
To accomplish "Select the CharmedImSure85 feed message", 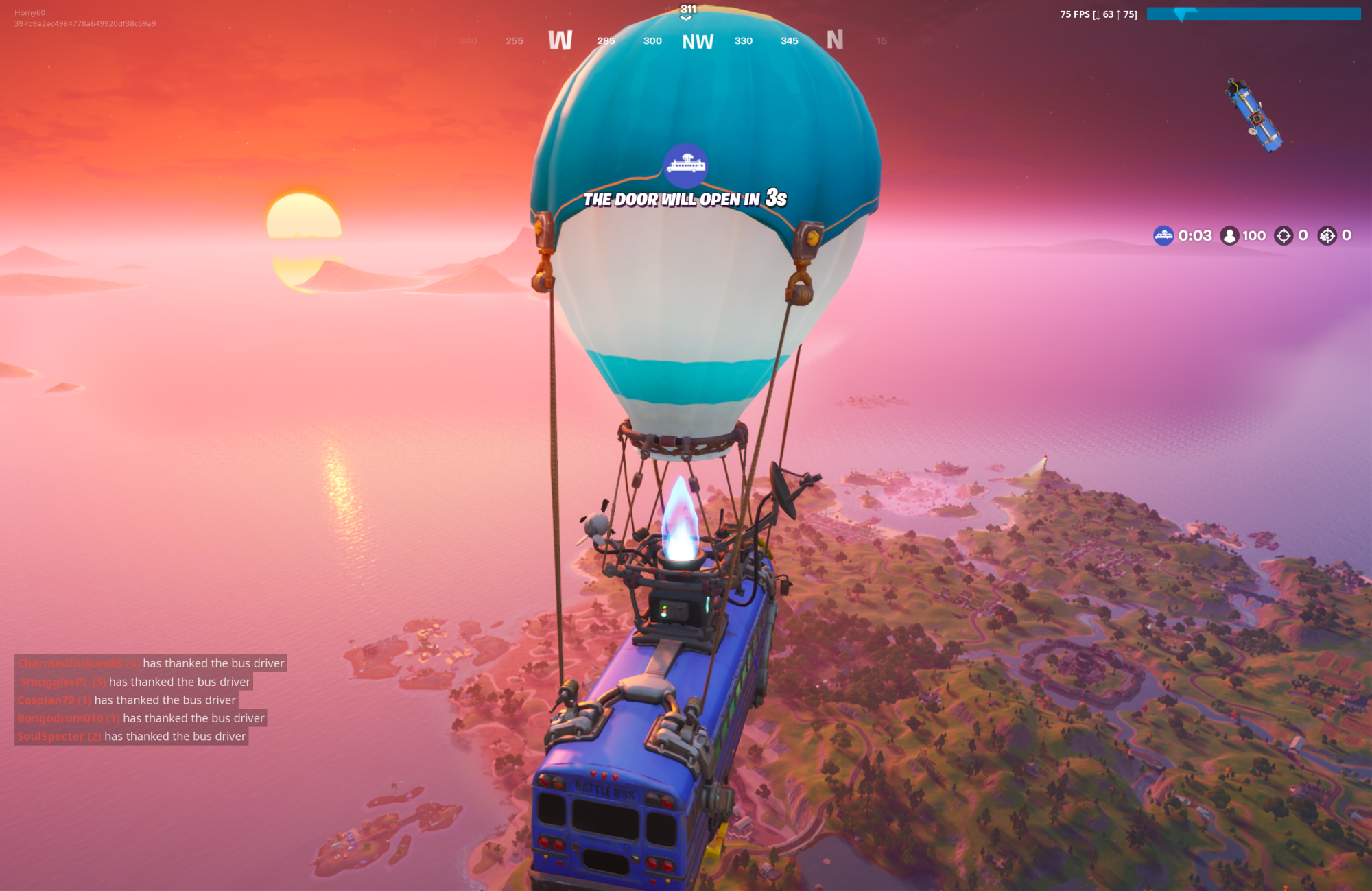I will [x=150, y=663].
